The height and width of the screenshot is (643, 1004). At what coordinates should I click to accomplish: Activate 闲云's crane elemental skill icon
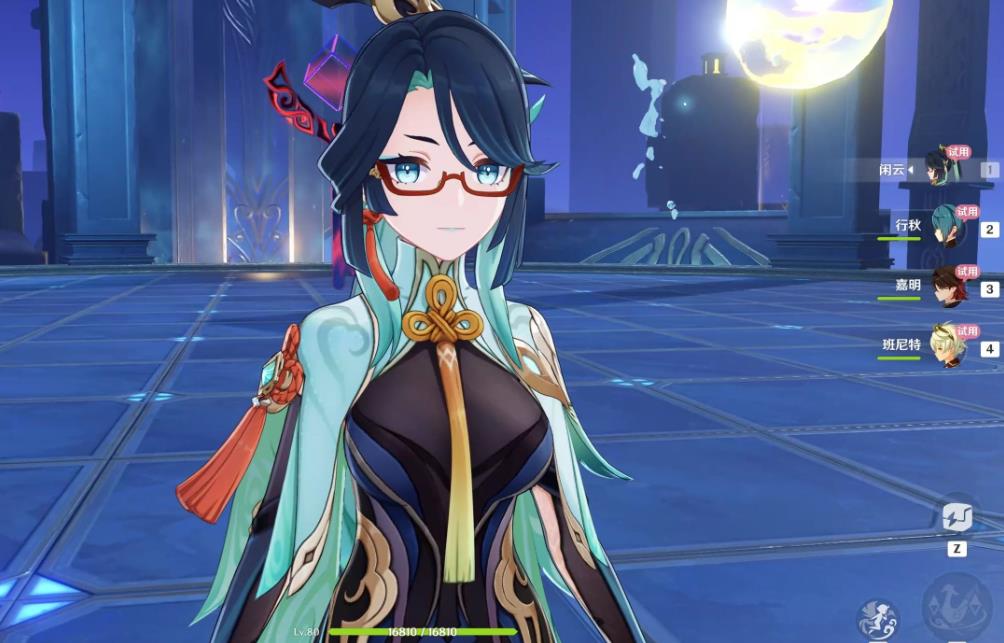point(879,618)
